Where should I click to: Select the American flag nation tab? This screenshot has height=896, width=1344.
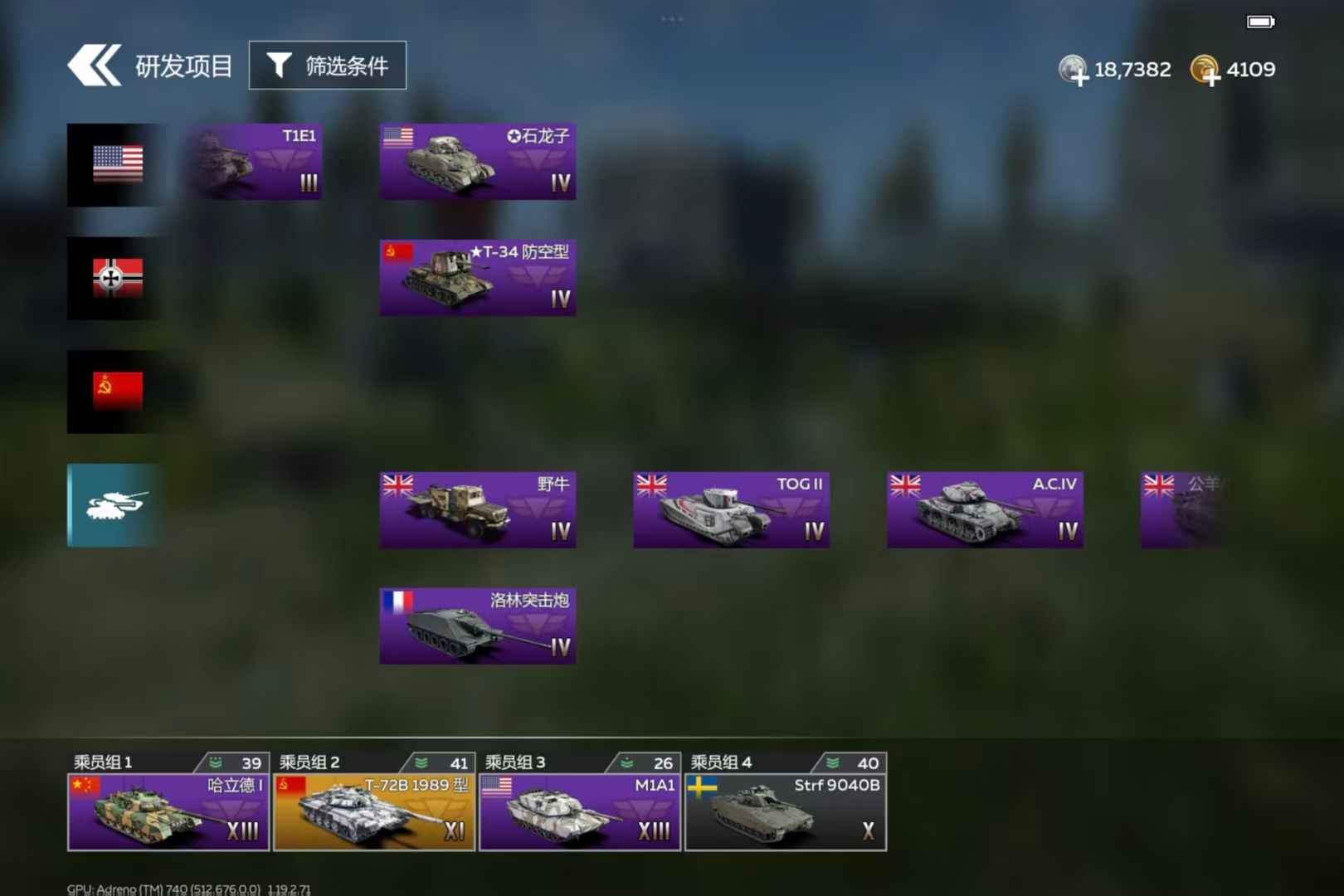(115, 164)
